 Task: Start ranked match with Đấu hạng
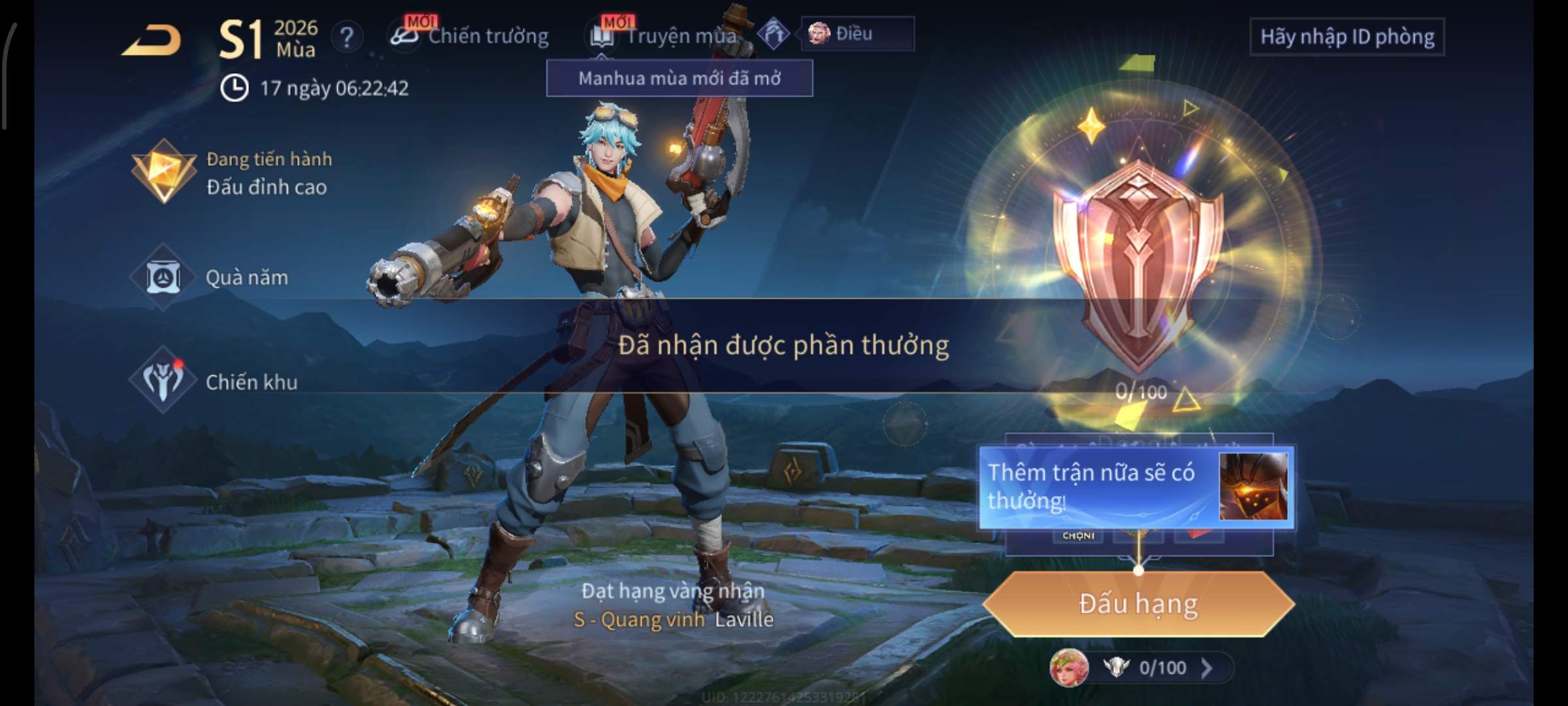tap(1138, 603)
